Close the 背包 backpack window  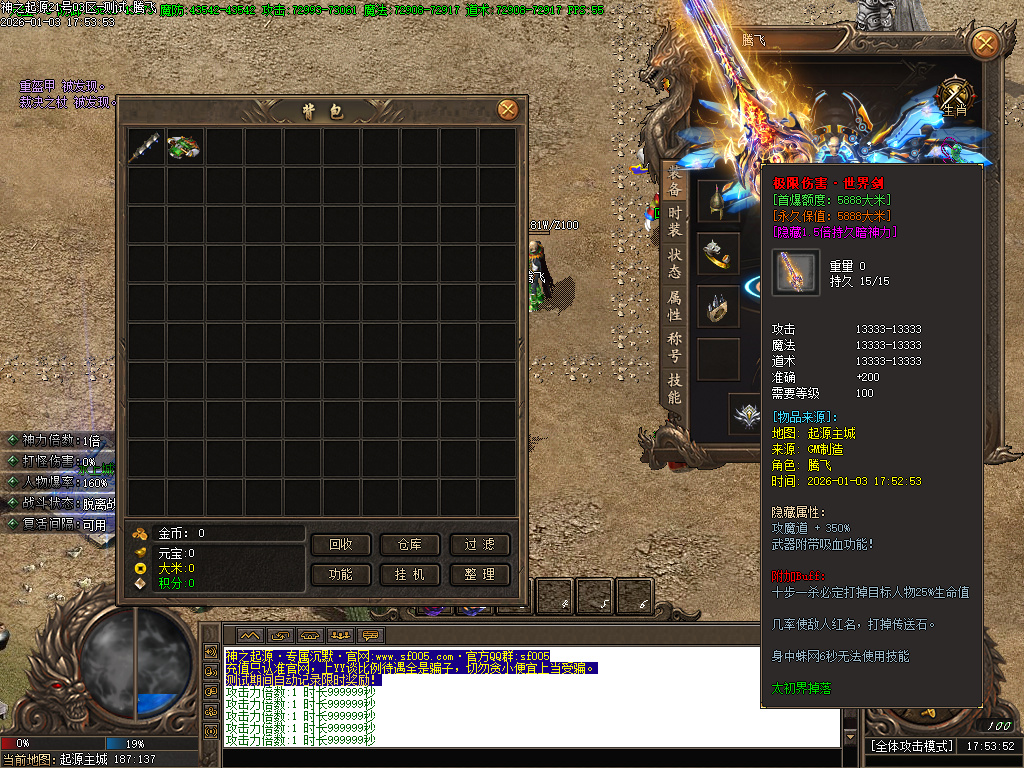click(507, 110)
